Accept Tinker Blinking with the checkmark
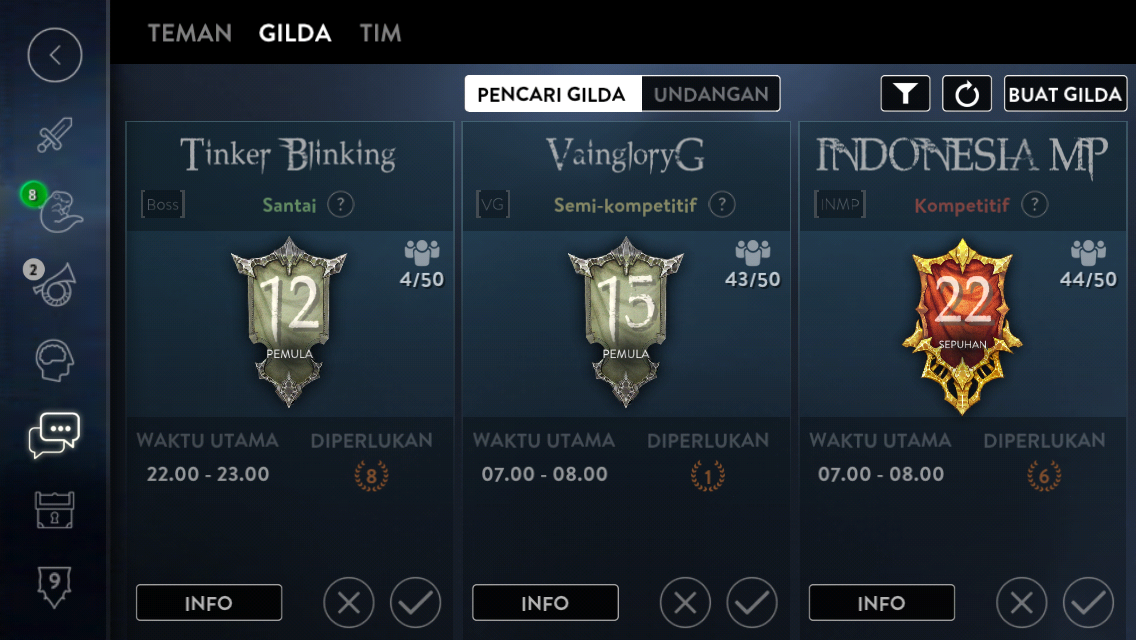 [415, 603]
